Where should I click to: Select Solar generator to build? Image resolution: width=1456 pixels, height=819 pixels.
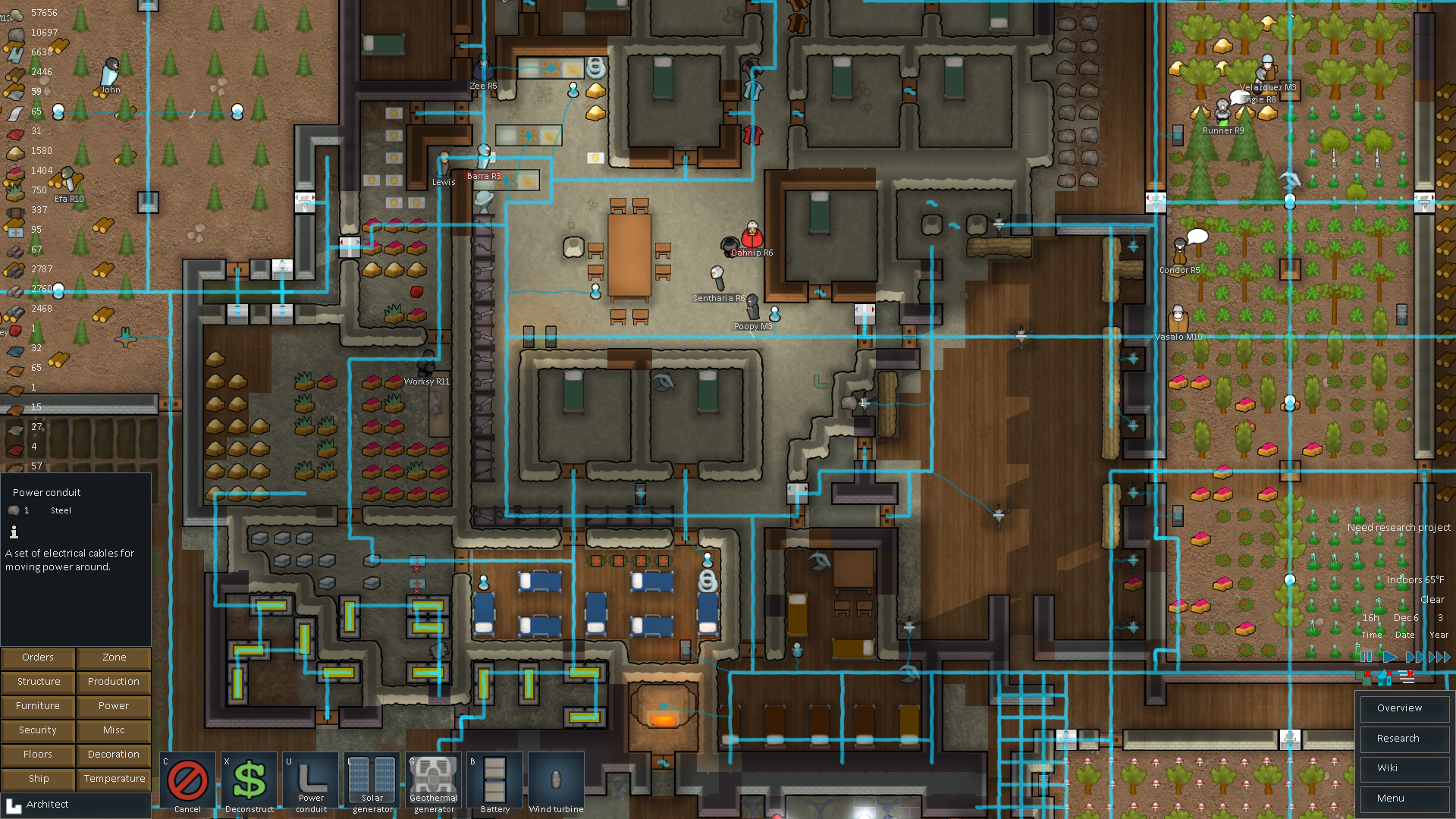tap(372, 782)
